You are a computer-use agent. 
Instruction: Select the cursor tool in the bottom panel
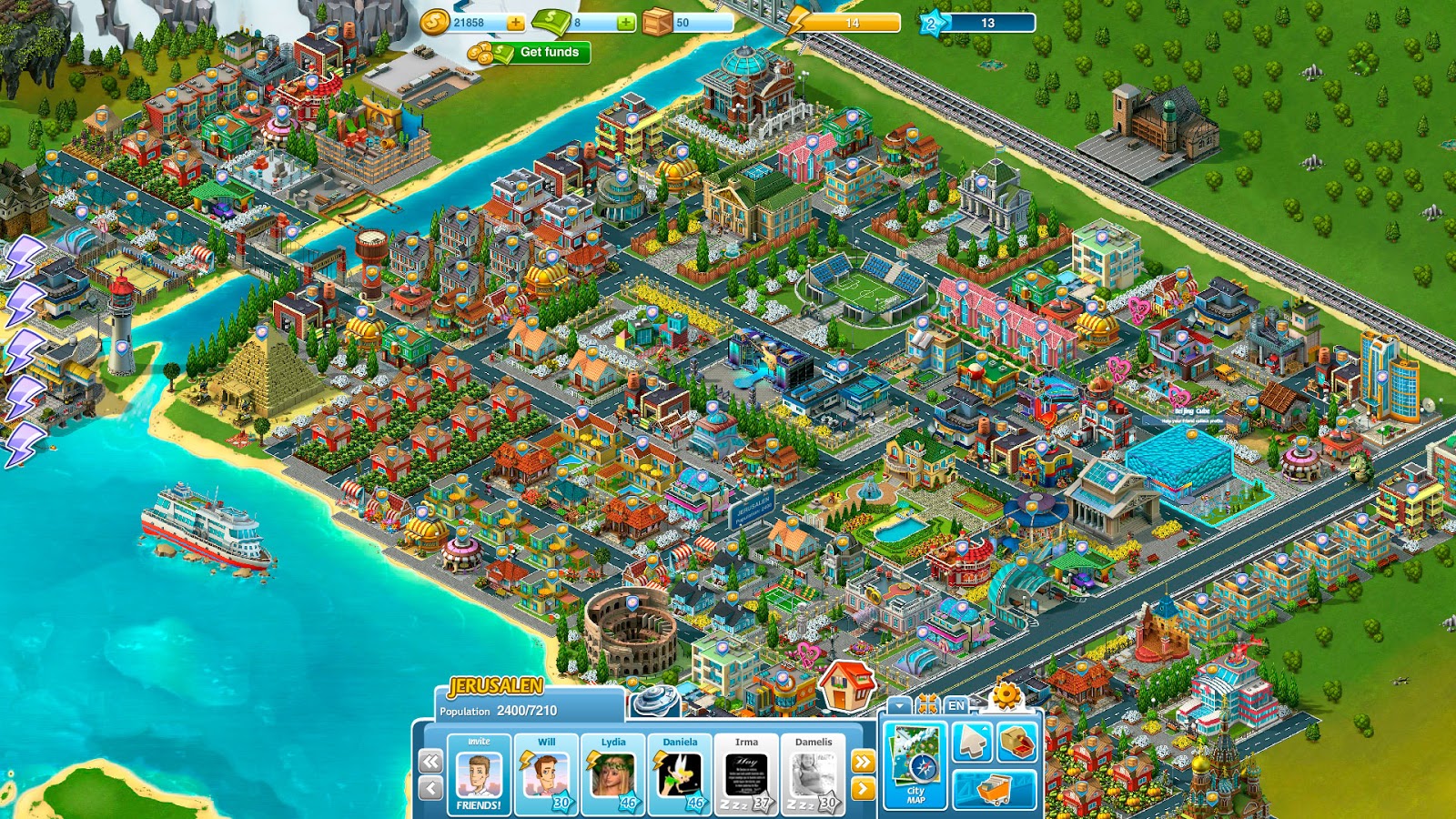click(973, 742)
